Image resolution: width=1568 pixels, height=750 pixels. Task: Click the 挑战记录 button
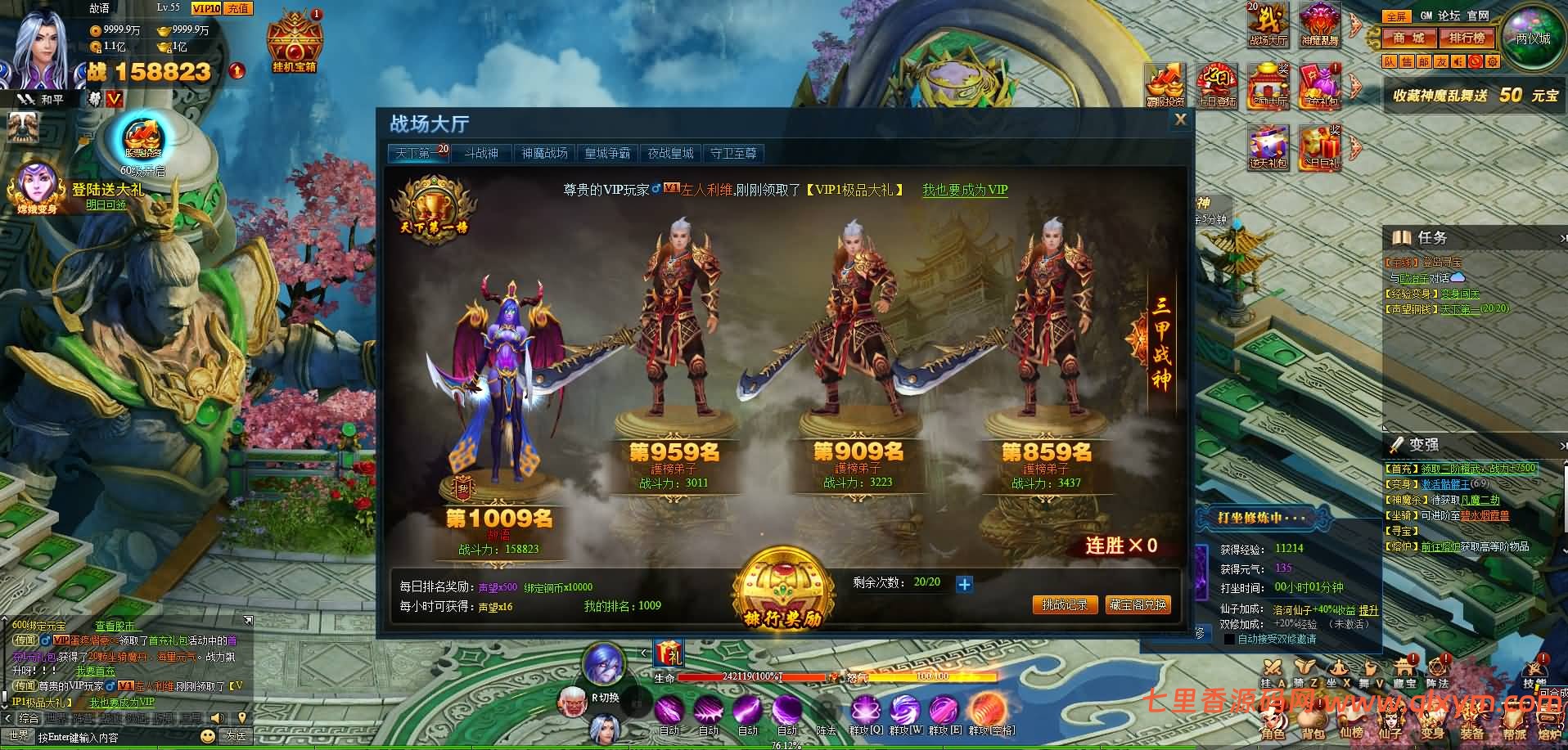point(1066,605)
